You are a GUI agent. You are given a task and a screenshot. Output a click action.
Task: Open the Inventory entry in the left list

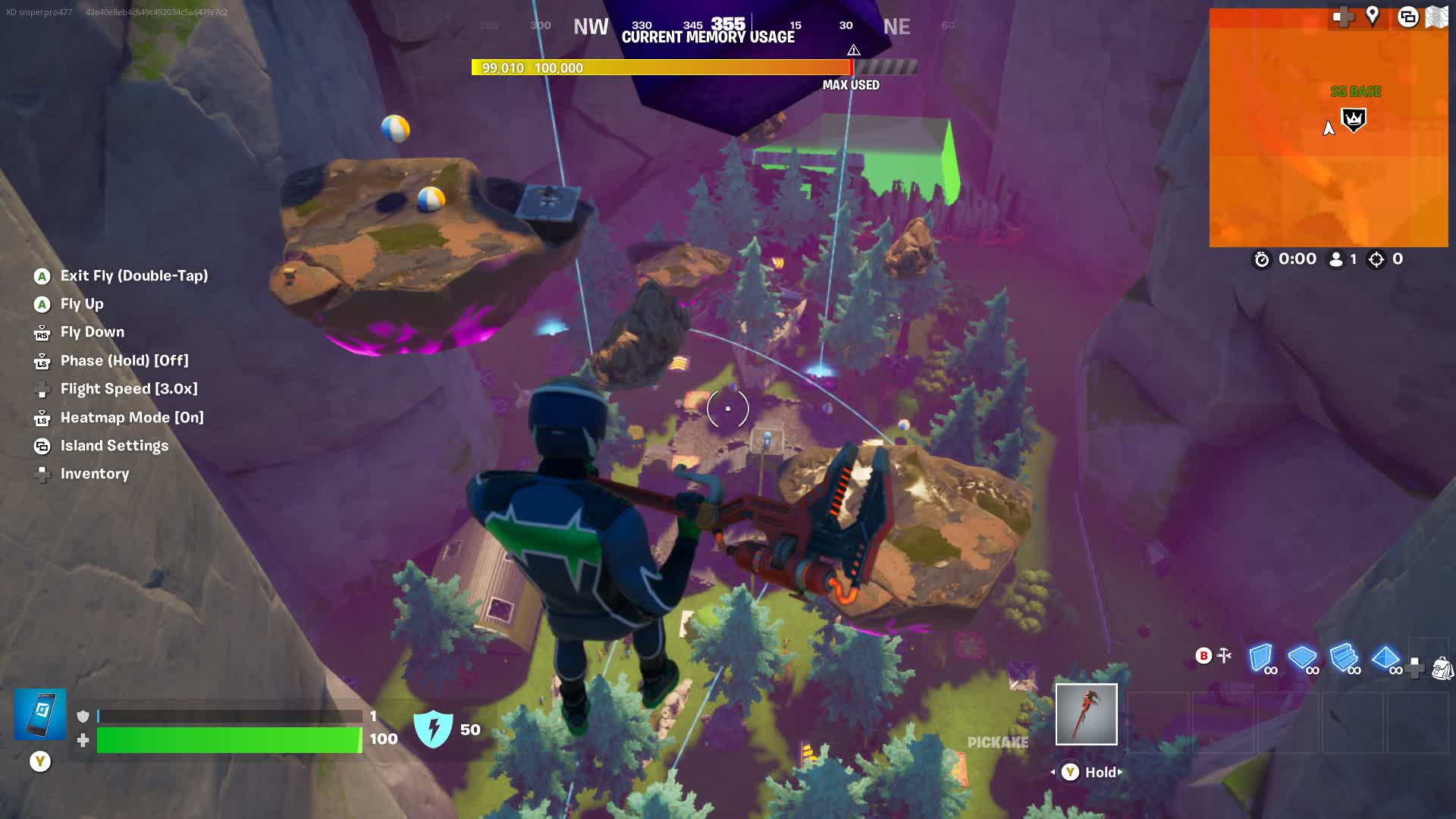95,474
